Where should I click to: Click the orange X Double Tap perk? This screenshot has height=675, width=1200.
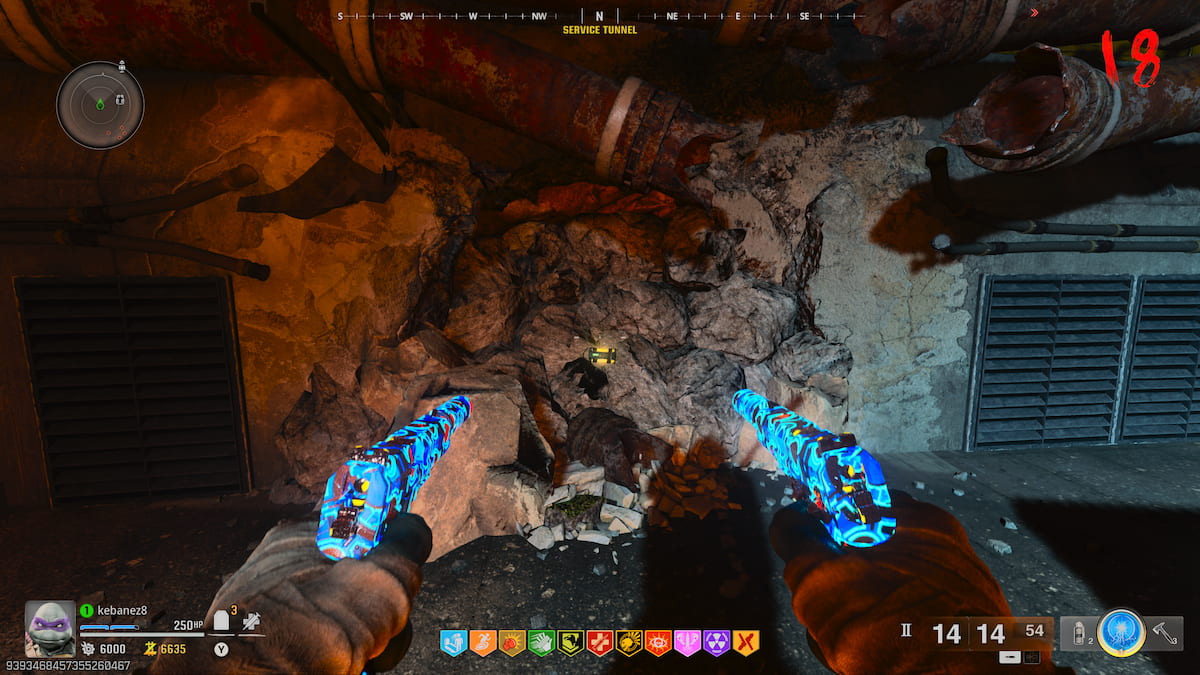746,643
